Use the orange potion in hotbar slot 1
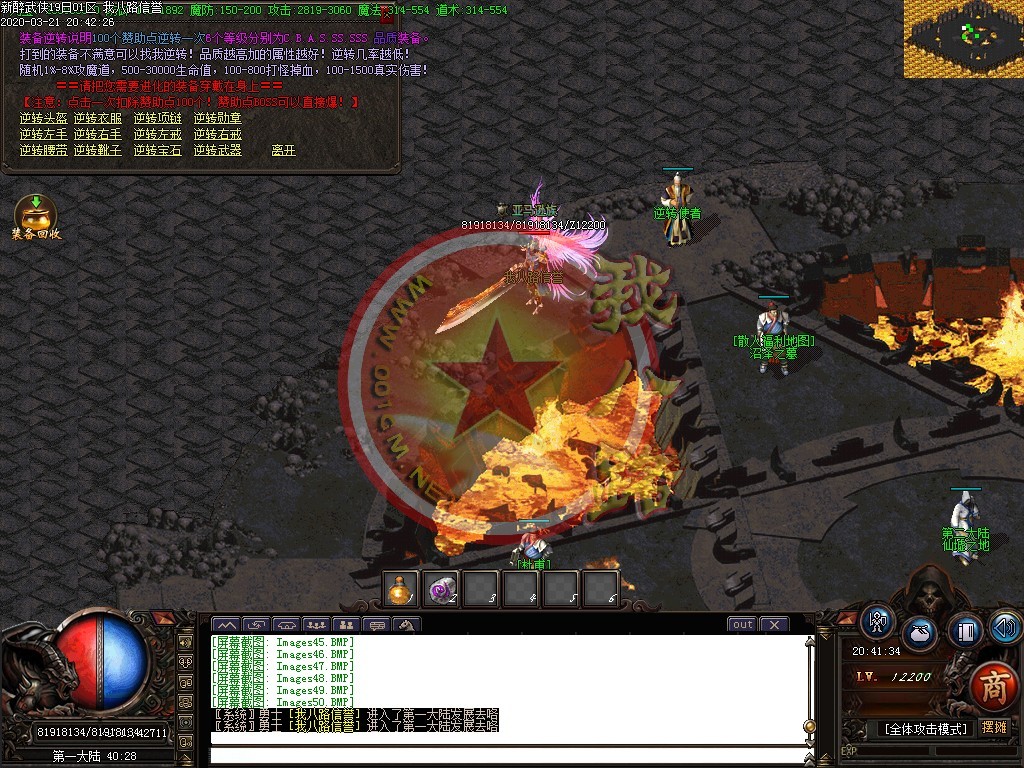 [402, 589]
